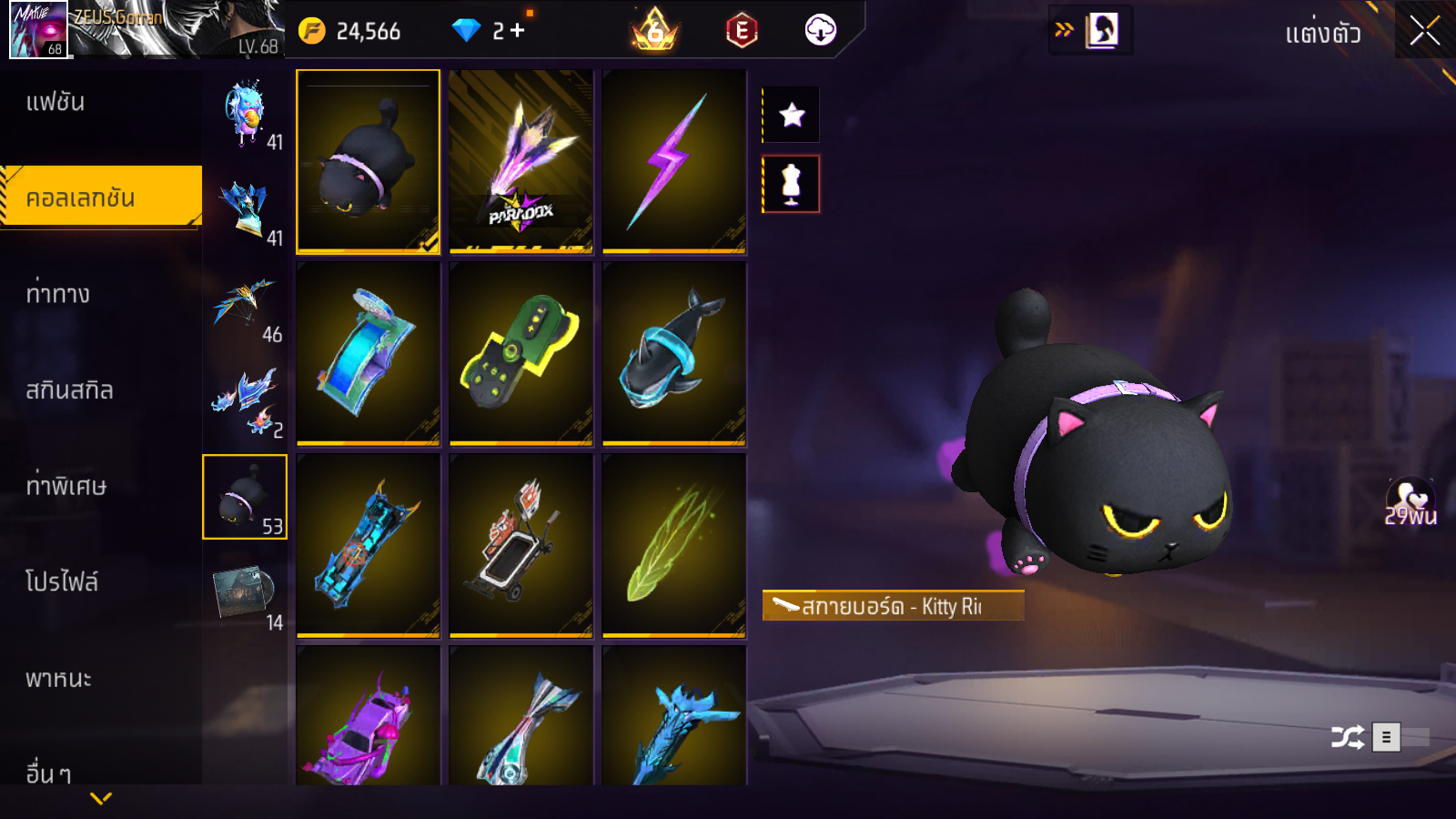Select the สกินสกิล category
Image resolution: width=1456 pixels, height=819 pixels.
click(x=69, y=390)
